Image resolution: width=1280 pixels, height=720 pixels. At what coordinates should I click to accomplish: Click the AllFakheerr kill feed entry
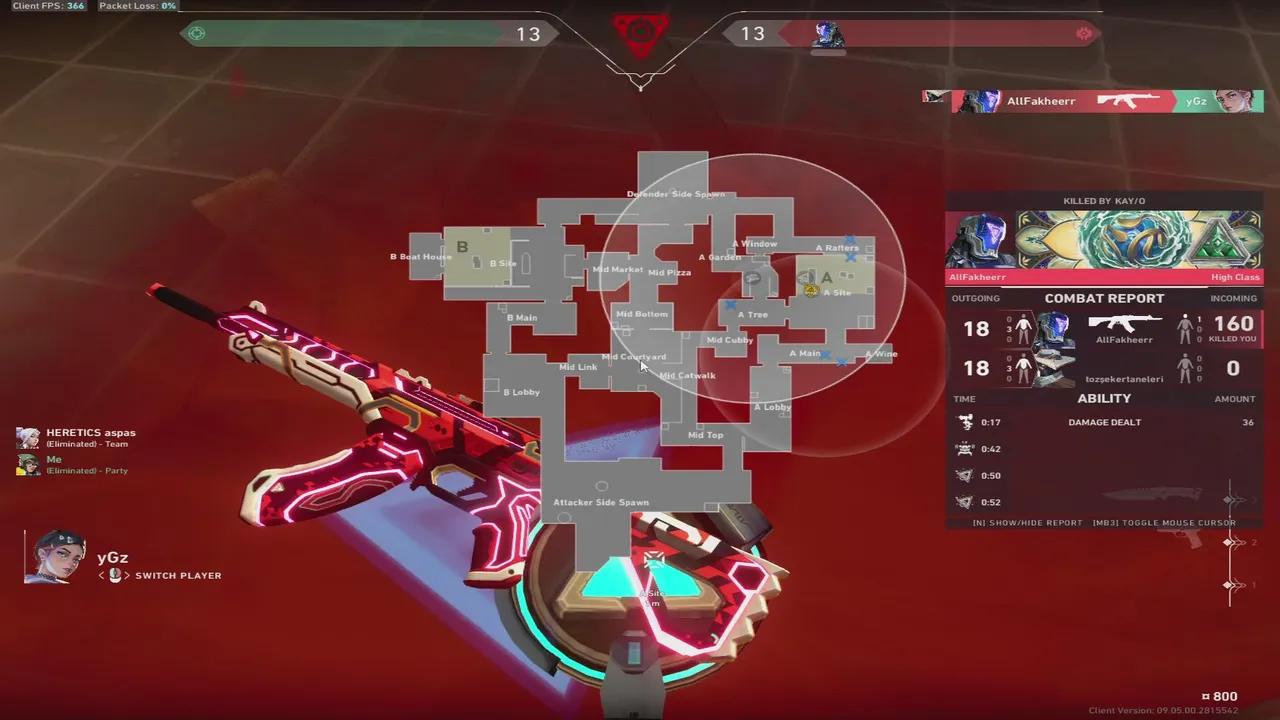pos(1094,101)
